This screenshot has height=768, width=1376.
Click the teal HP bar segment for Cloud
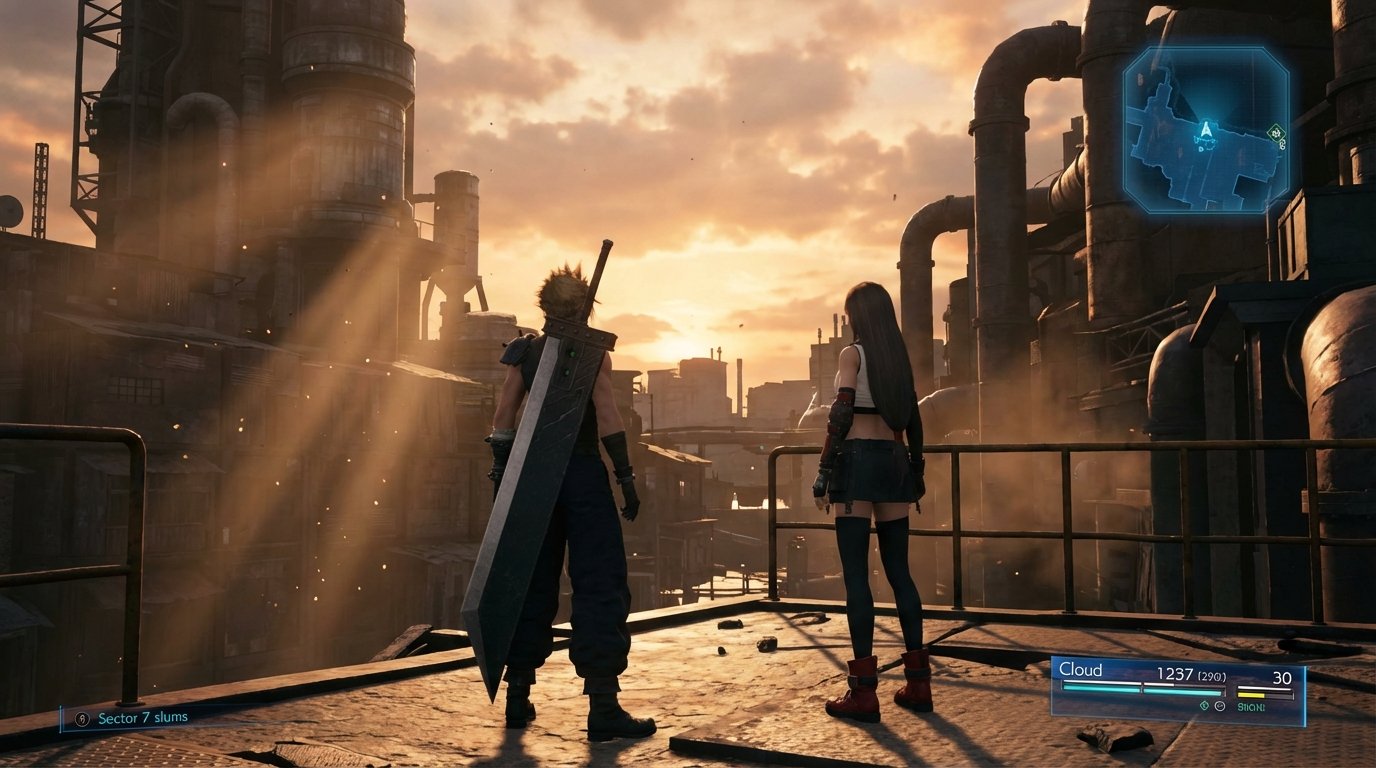[x=1138, y=690]
